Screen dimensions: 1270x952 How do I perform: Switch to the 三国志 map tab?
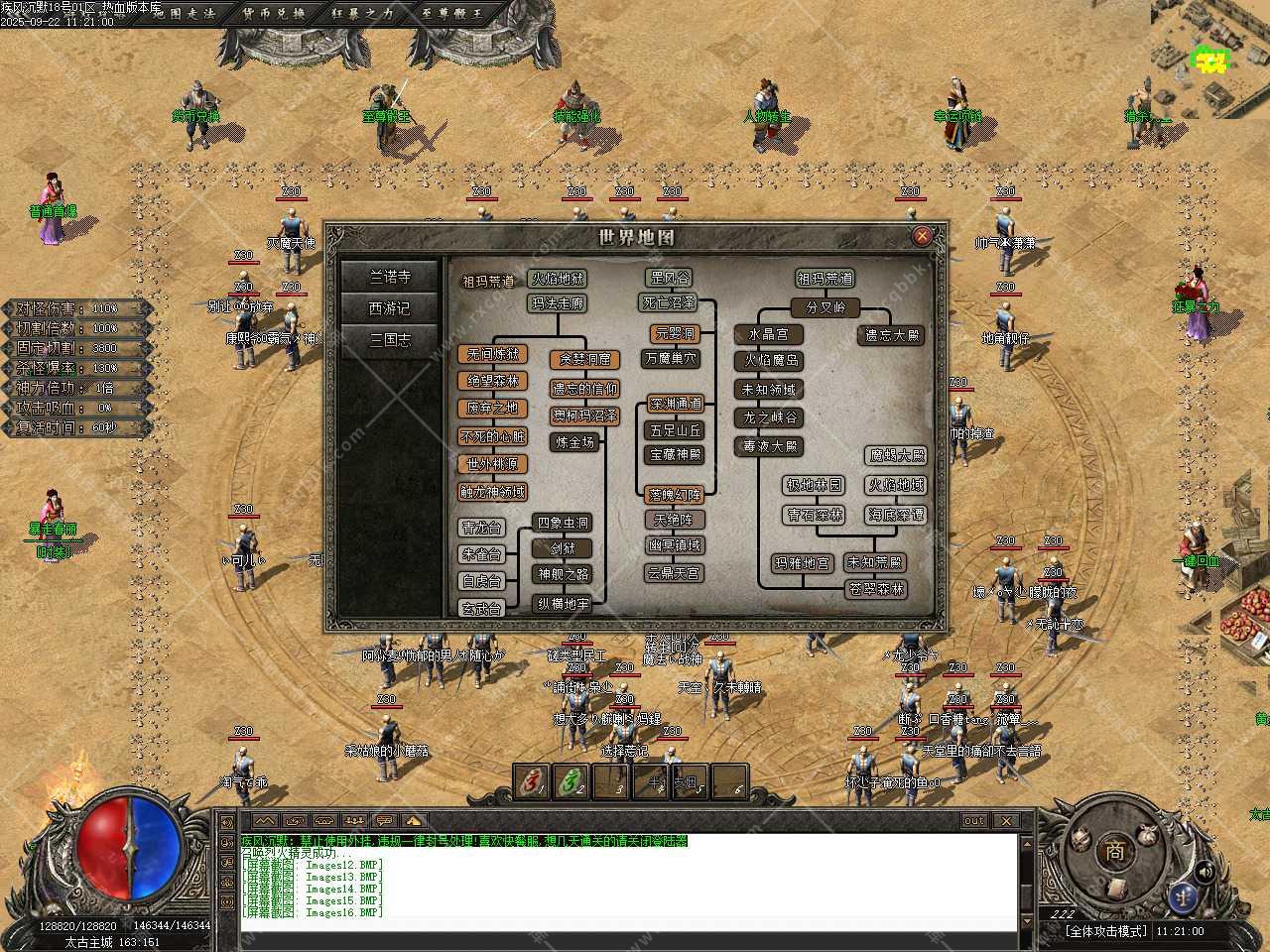[x=390, y=340]
